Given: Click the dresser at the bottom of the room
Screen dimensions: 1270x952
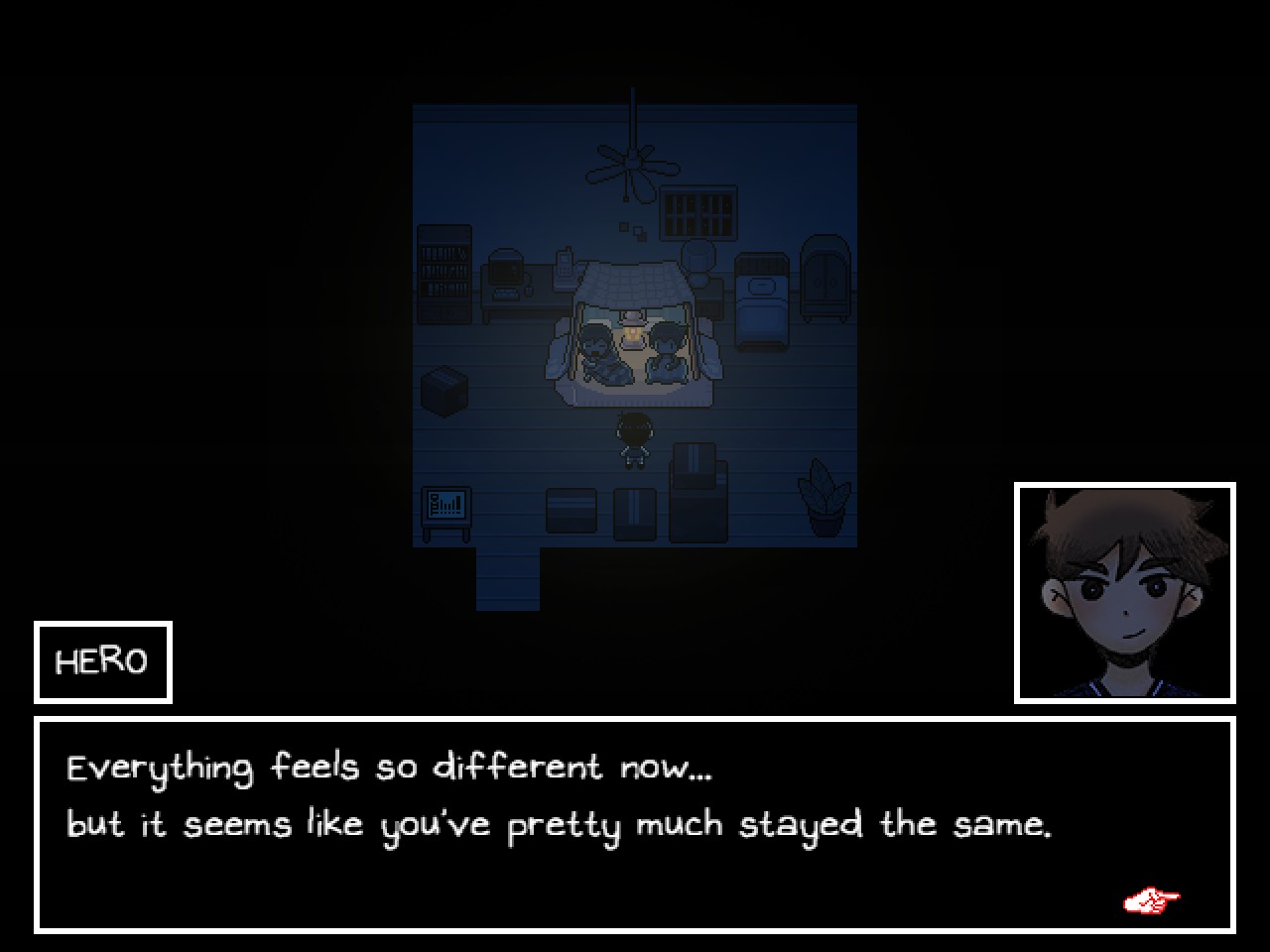Looking at the screenshot, I should click(697, 501).
